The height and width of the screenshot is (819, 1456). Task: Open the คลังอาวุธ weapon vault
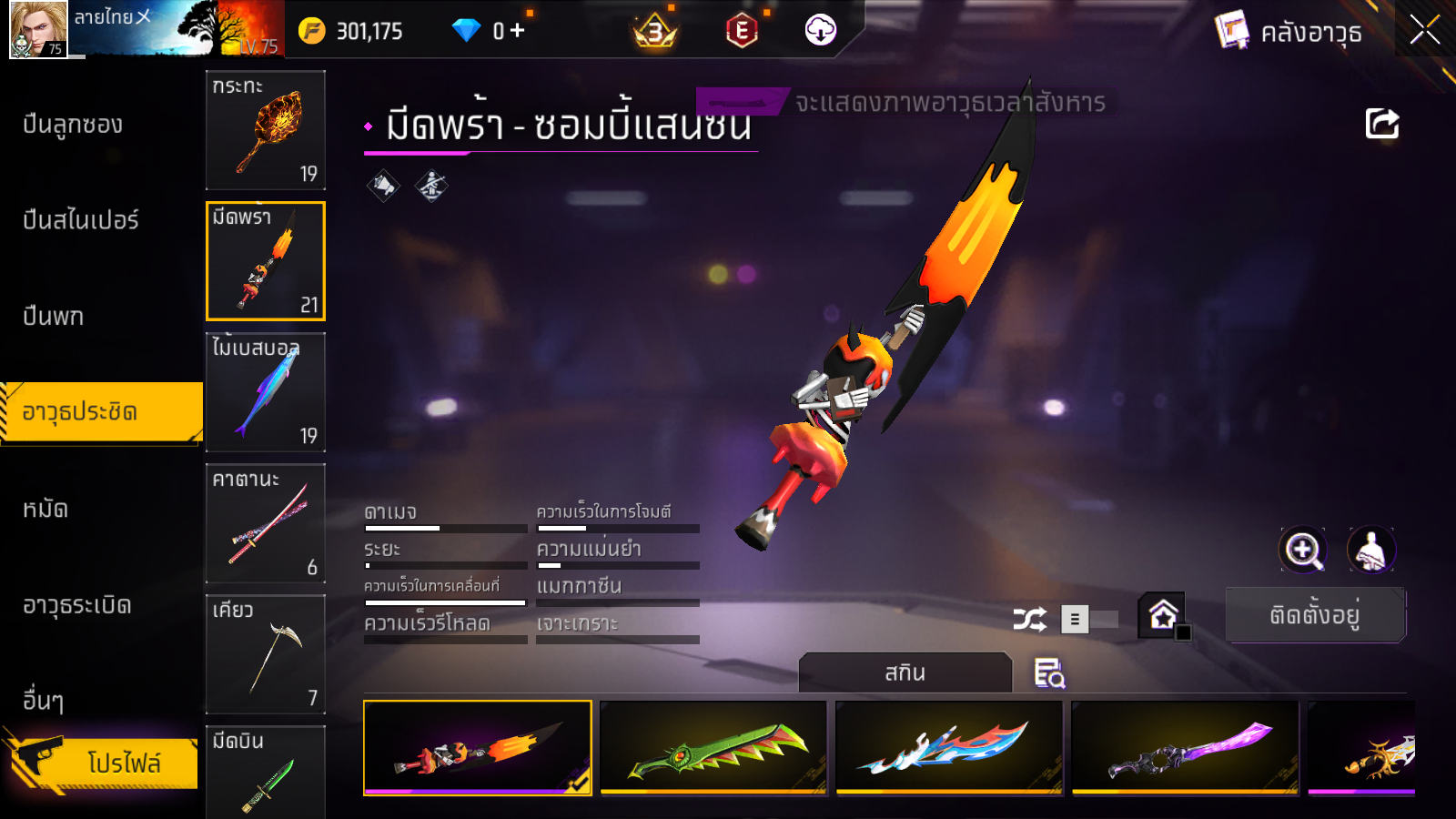[1289, 32]
